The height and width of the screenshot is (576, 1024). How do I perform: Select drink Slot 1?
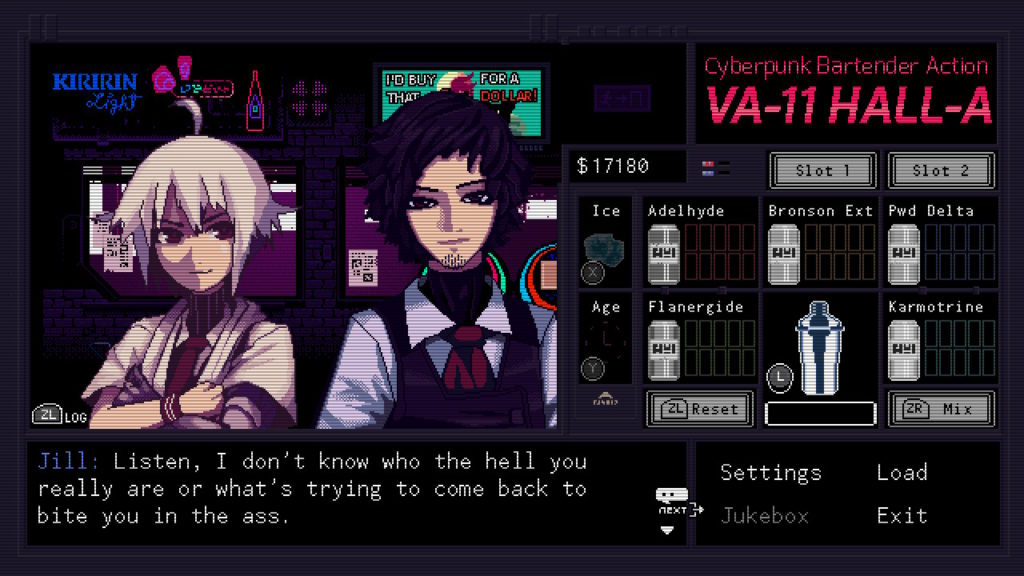pos(823,171)
